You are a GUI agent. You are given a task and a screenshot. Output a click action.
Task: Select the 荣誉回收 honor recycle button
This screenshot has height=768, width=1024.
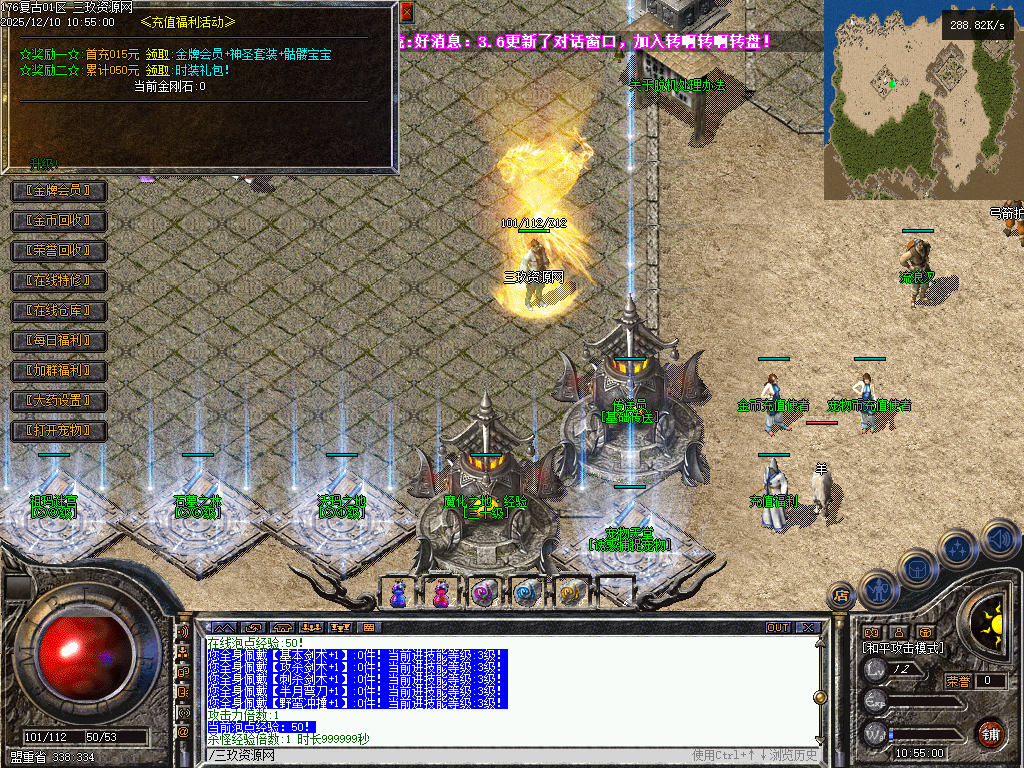point(58,250)
